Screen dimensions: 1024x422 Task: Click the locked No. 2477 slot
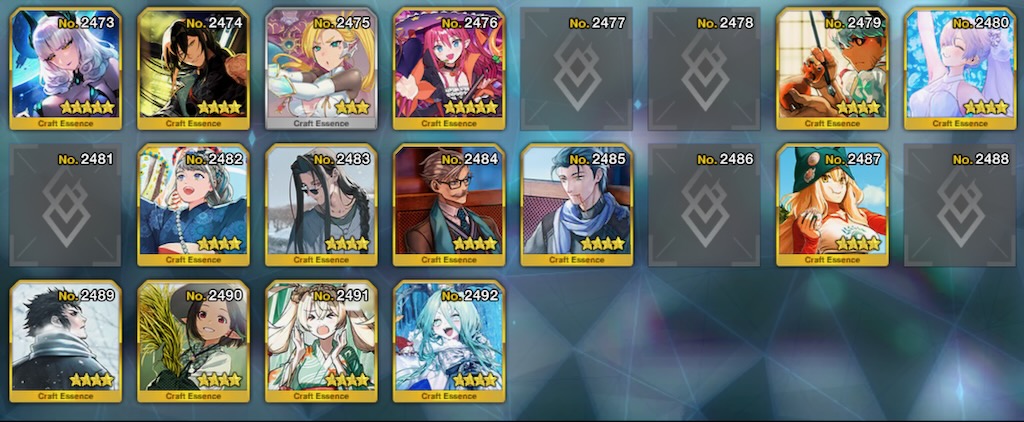pos(577,68)
